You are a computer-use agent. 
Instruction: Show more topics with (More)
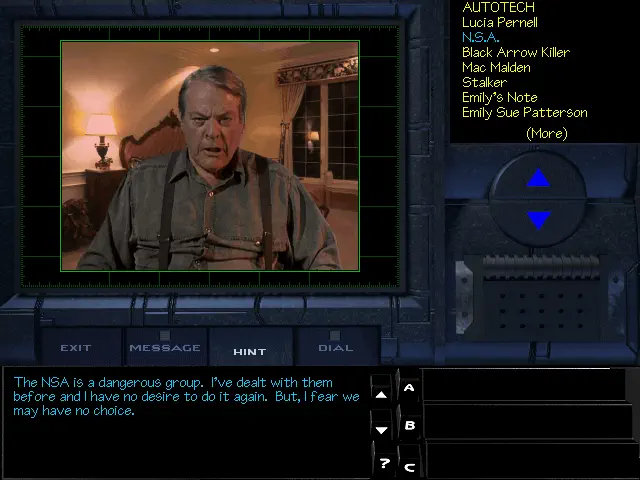point(546,133)
